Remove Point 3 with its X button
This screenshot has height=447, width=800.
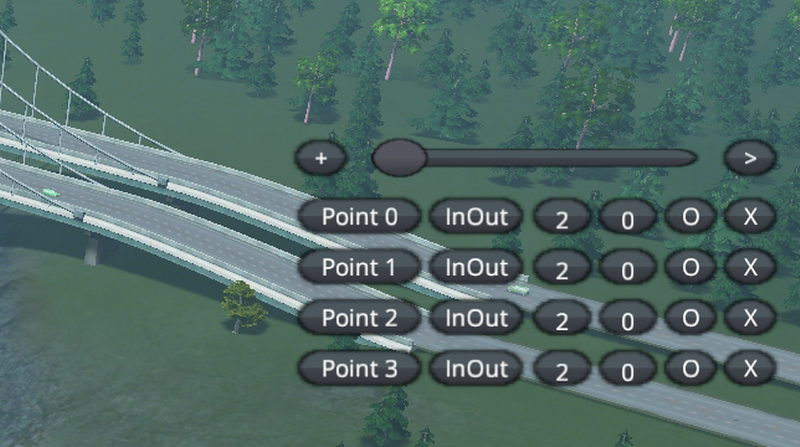coord(751,368)
